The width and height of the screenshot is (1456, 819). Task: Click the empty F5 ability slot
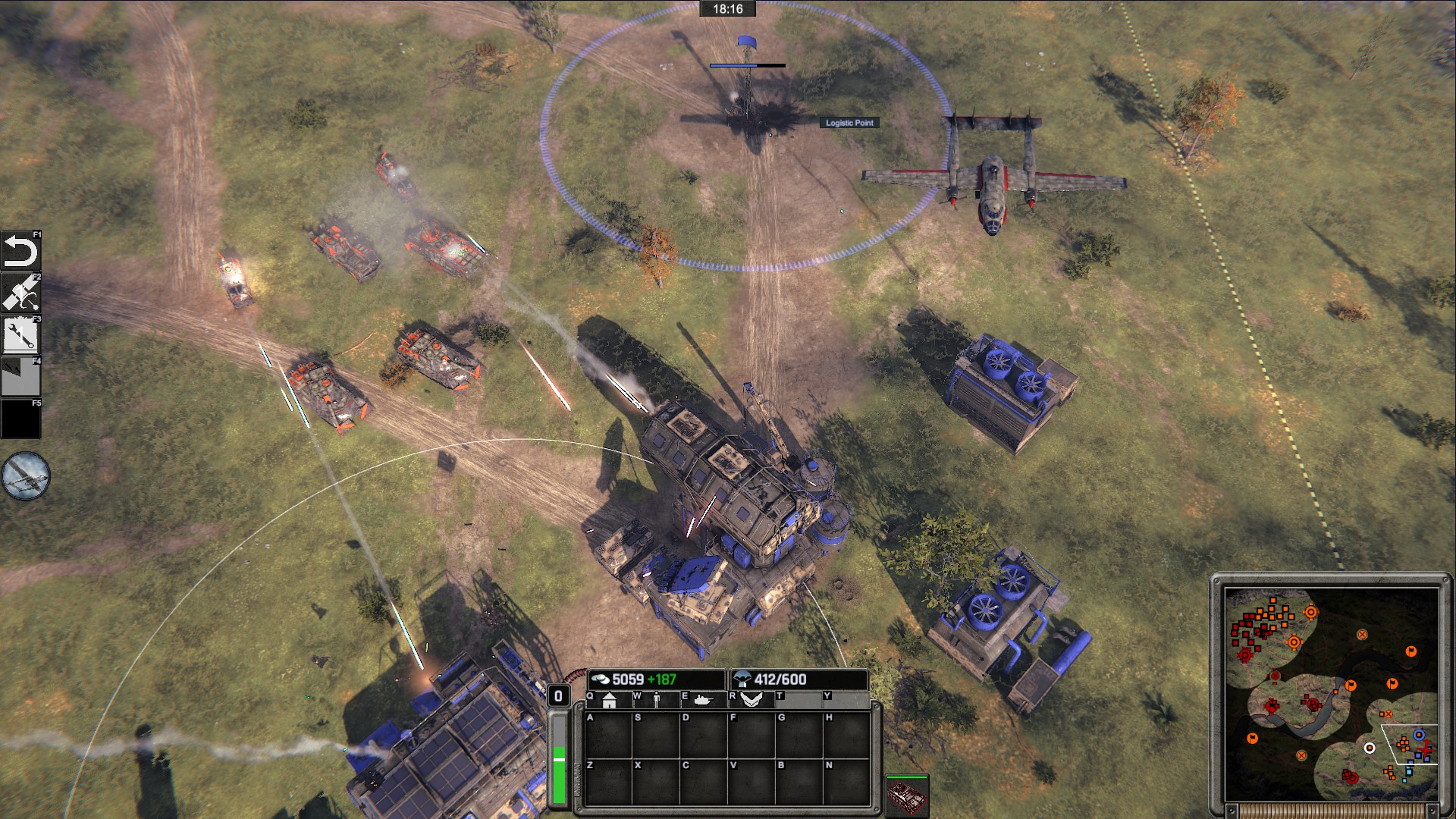click(20, 416)
